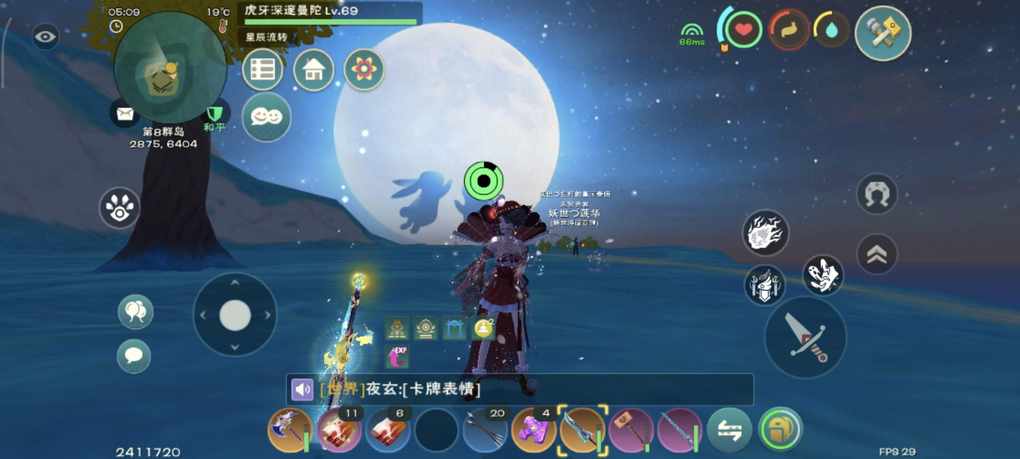The image size is (1020, 459).
Task: Open the house home button
Action: (x=314, y=70)
